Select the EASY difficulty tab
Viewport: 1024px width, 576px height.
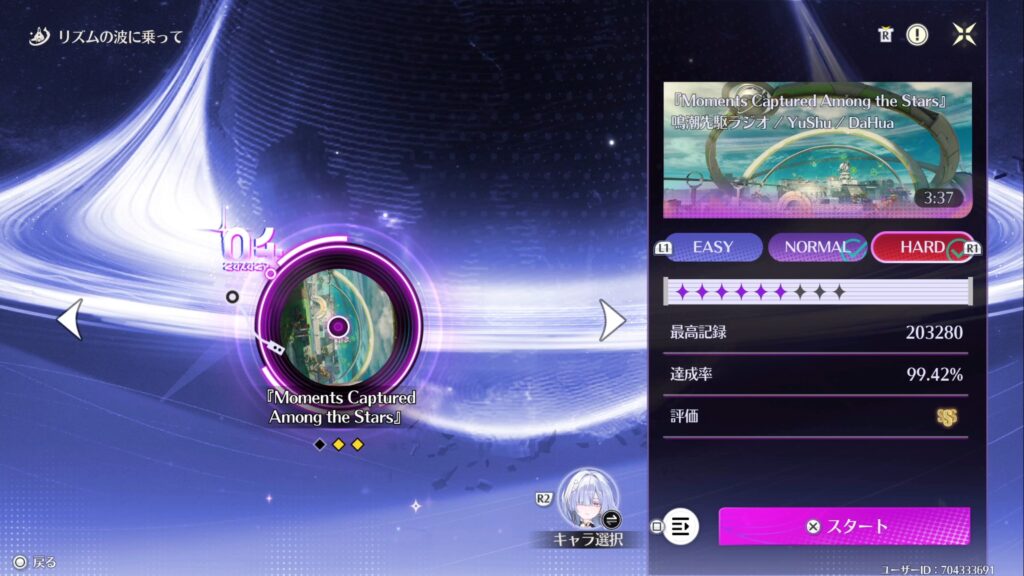coord(712,247)
